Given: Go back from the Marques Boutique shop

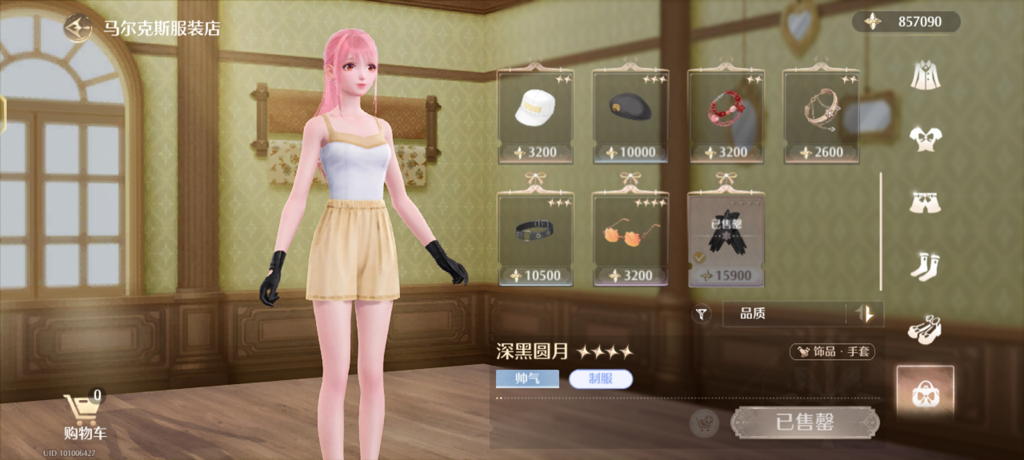Looking at the screenshot, I should tap(76, 27).
